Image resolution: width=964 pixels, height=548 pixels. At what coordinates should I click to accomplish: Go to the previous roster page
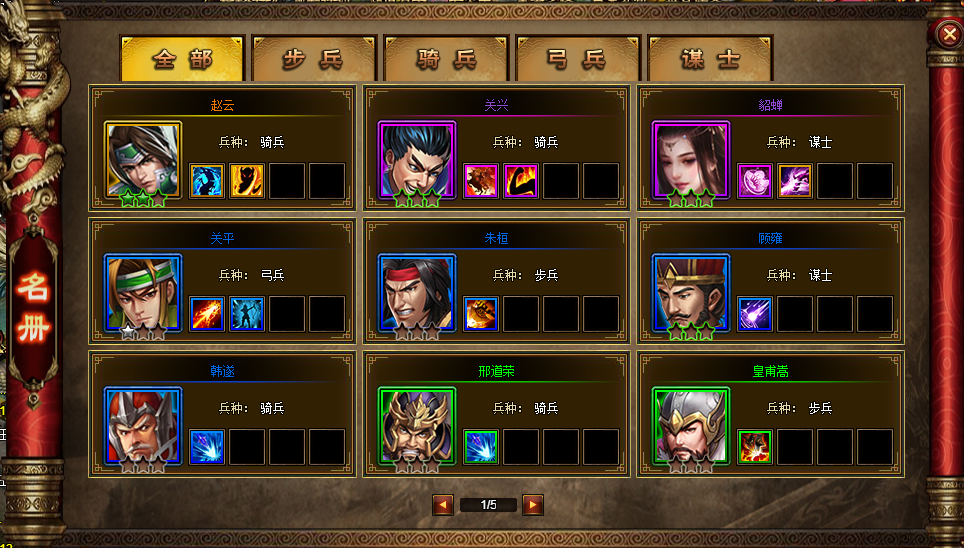coord(443,505)
